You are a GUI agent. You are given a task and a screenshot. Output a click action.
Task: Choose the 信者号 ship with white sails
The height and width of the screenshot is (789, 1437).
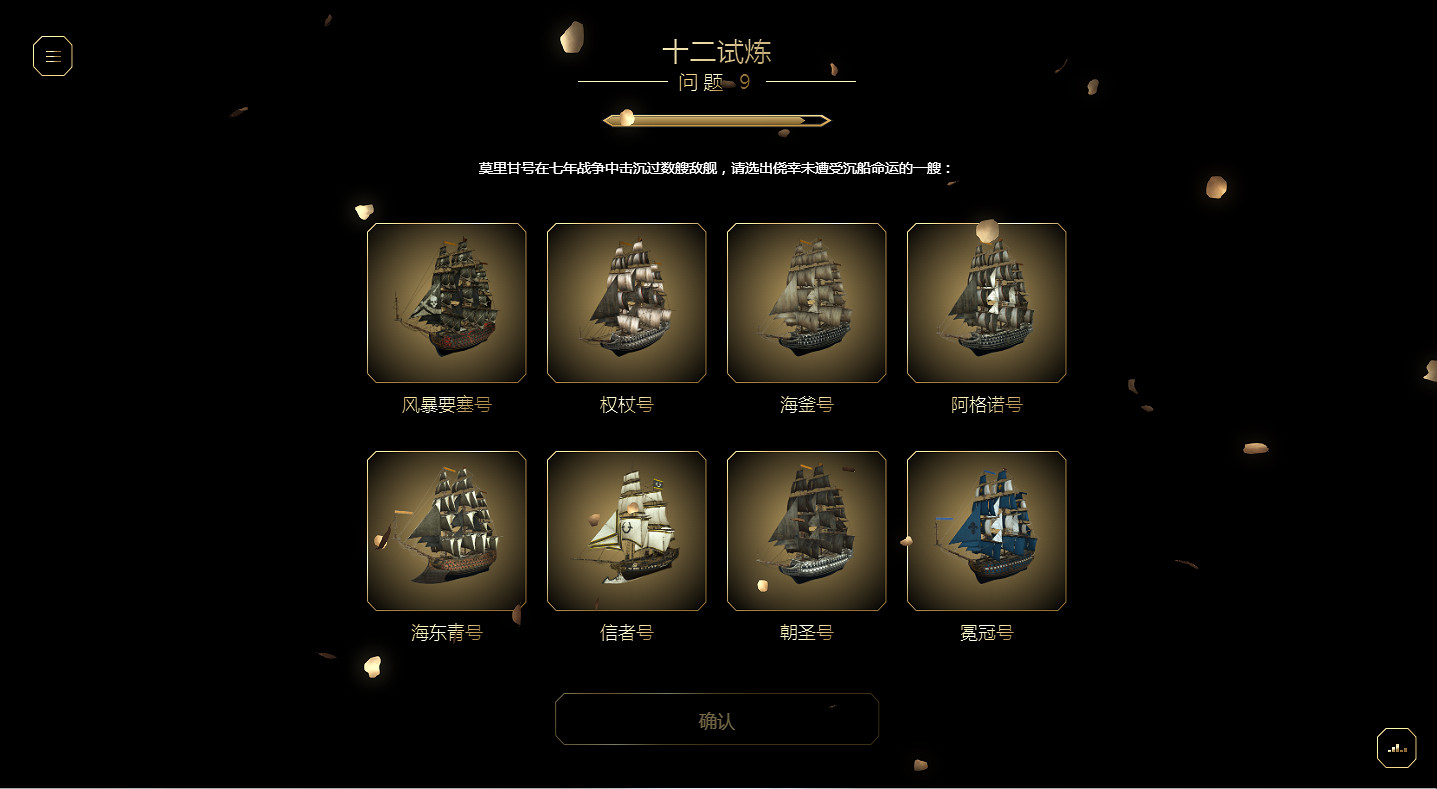(626, 531)
